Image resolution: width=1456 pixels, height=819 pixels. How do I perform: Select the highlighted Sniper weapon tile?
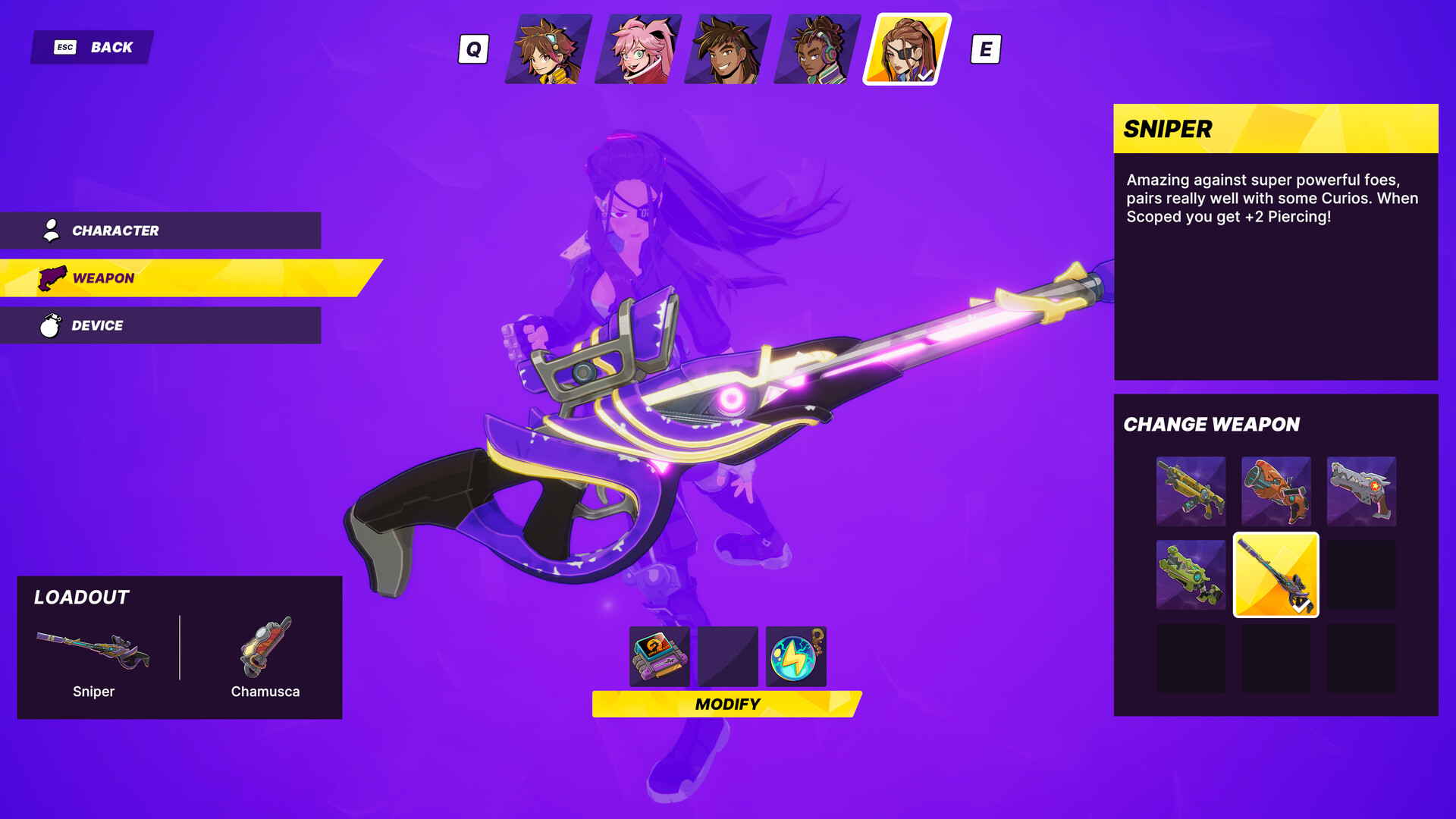[x=1276, y=576]
